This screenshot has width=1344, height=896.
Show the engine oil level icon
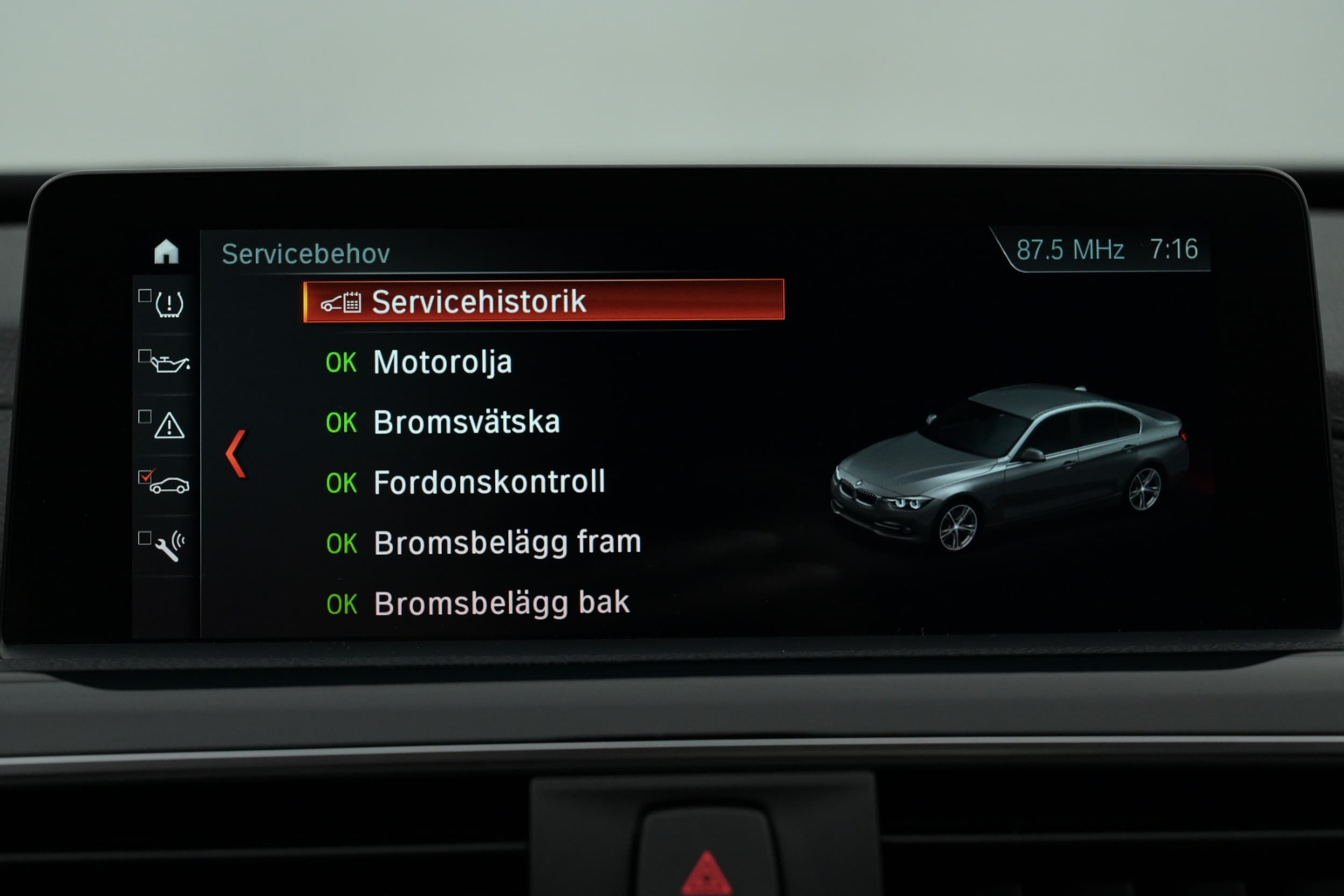tap(169, 363)
